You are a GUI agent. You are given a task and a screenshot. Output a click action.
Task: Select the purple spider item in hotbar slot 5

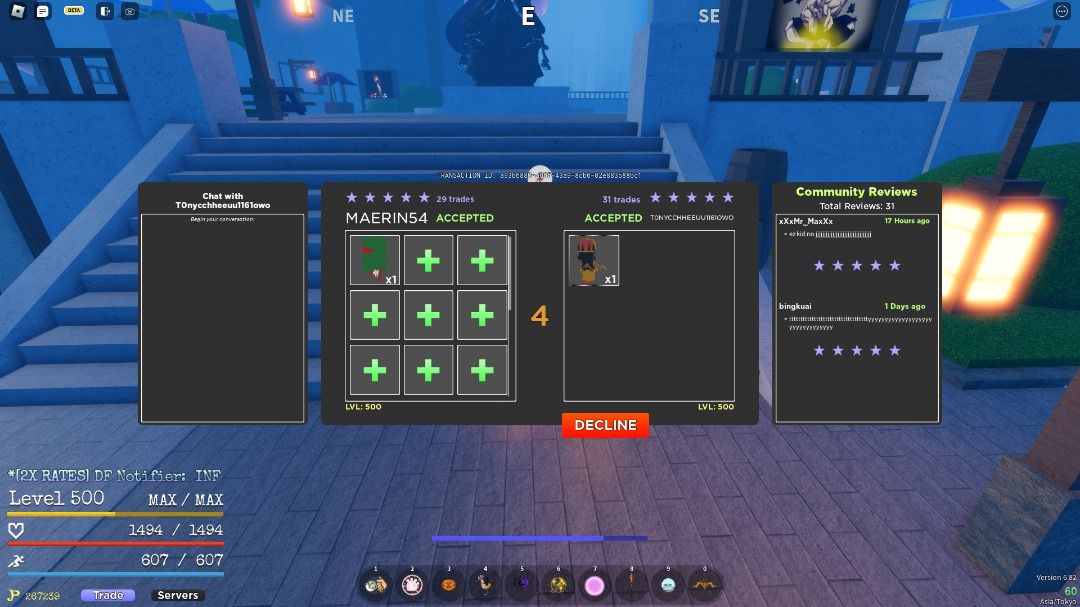pyautogui.click(x=522, y=585)
